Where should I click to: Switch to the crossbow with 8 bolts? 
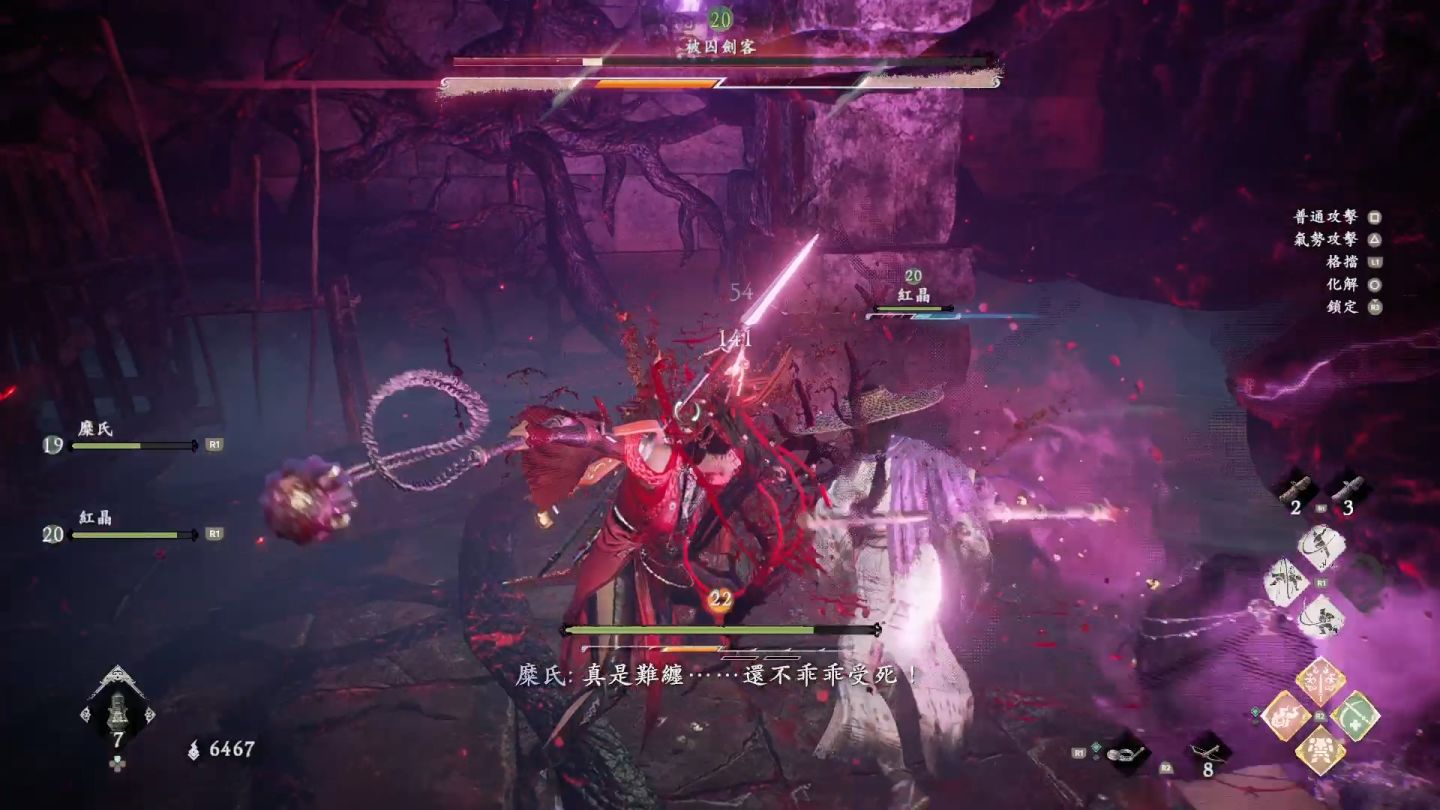pos(1209,751)
